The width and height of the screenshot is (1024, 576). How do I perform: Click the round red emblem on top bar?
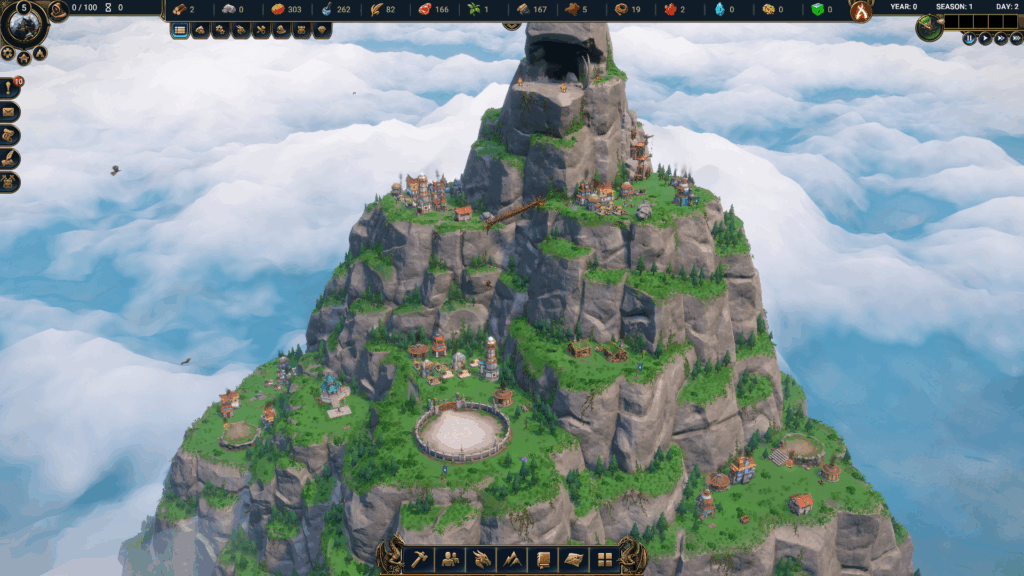pyautogui.click(x=860, y=10)
